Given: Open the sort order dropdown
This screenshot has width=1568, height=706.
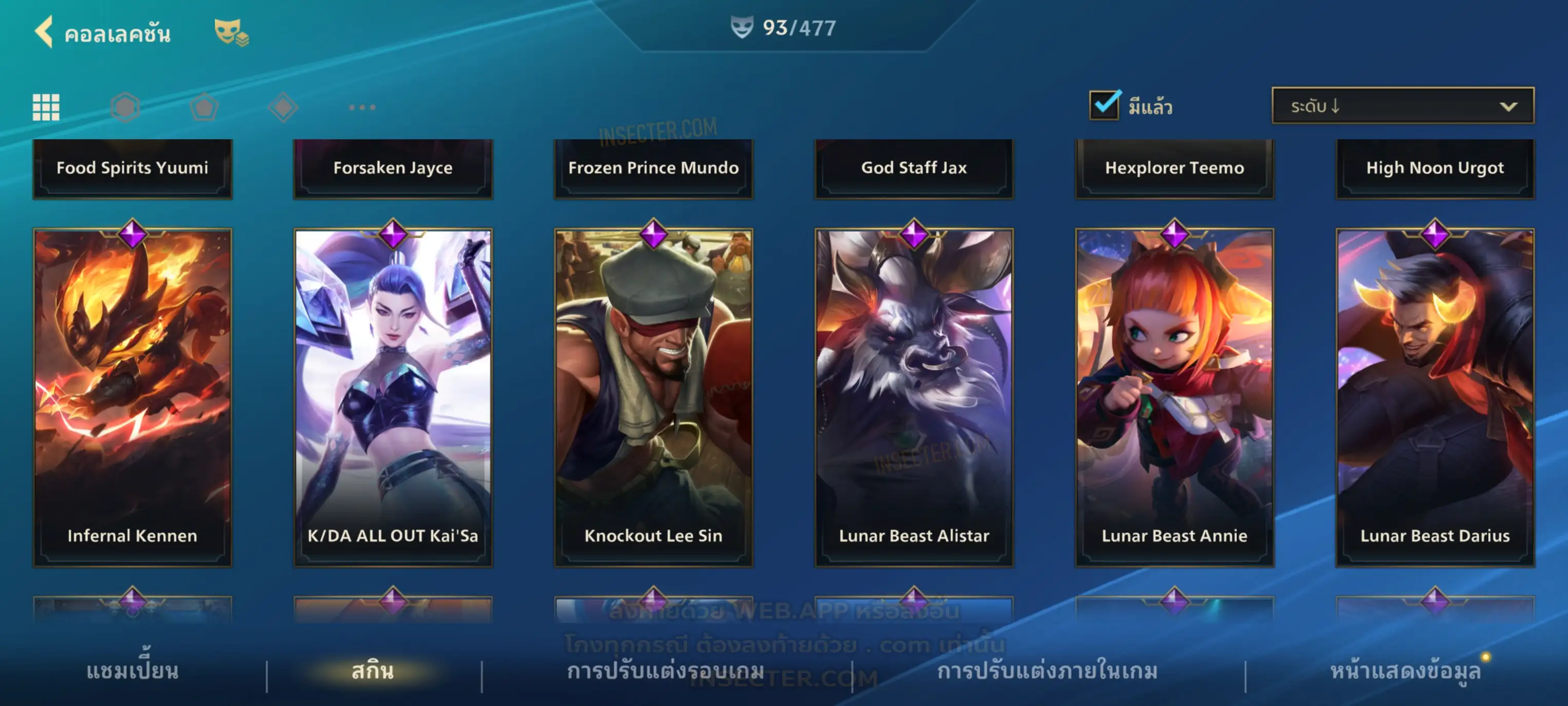Looking at the screenshot, I should (1403, 106).
